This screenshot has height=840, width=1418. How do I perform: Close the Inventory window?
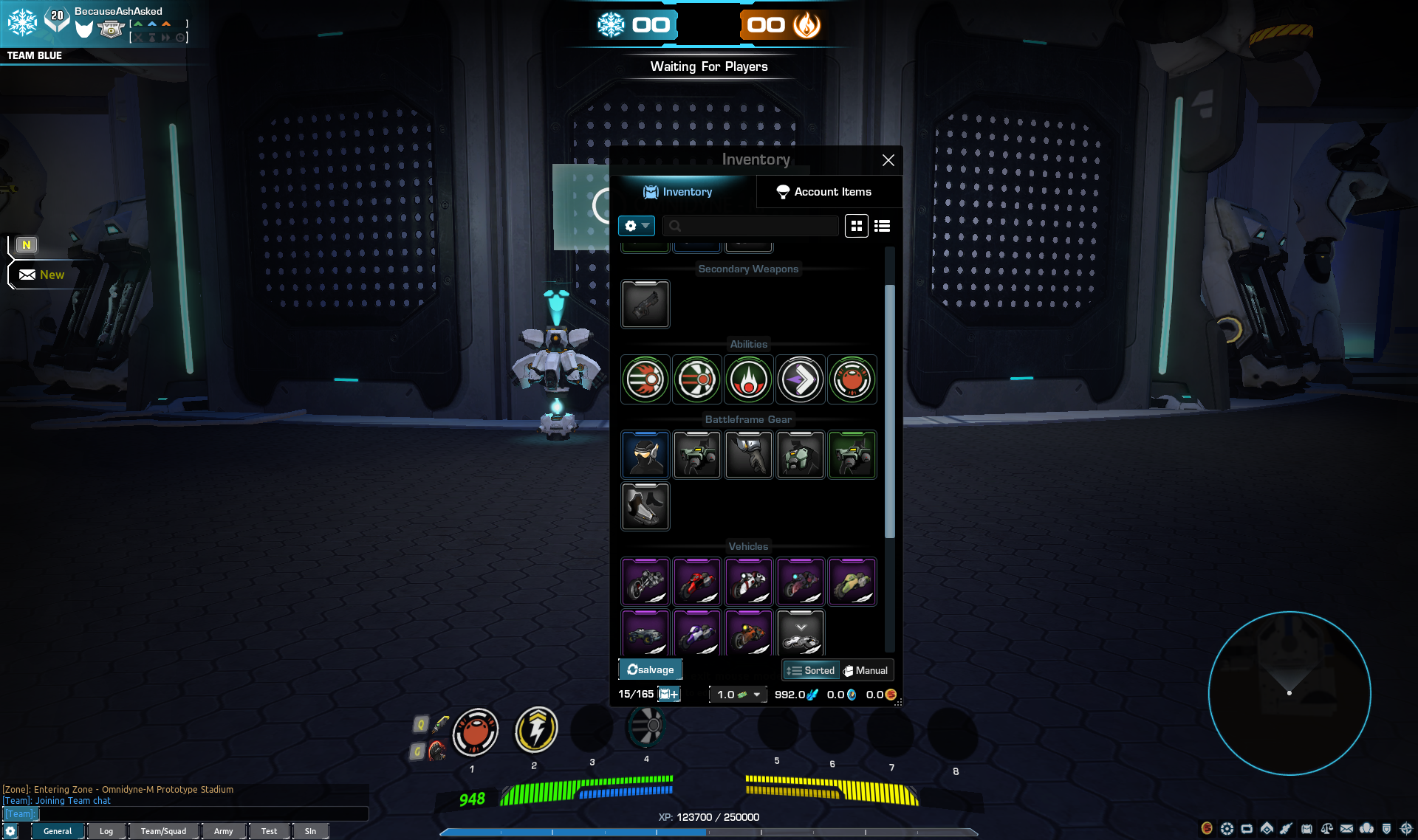tap(888, 160)
